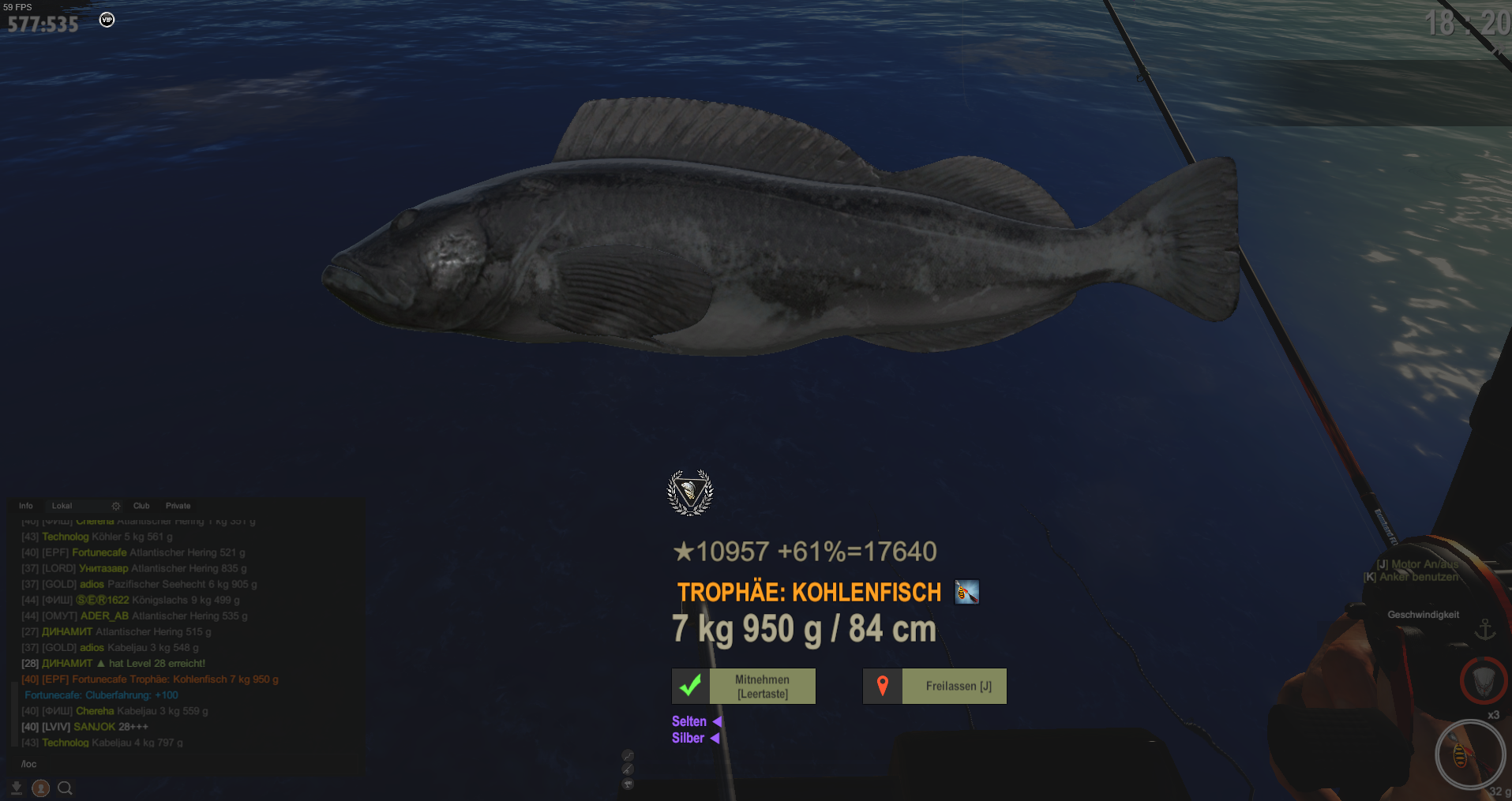
Task: Keep the fish with the Mitnehmen button
Action: [744, 687]
